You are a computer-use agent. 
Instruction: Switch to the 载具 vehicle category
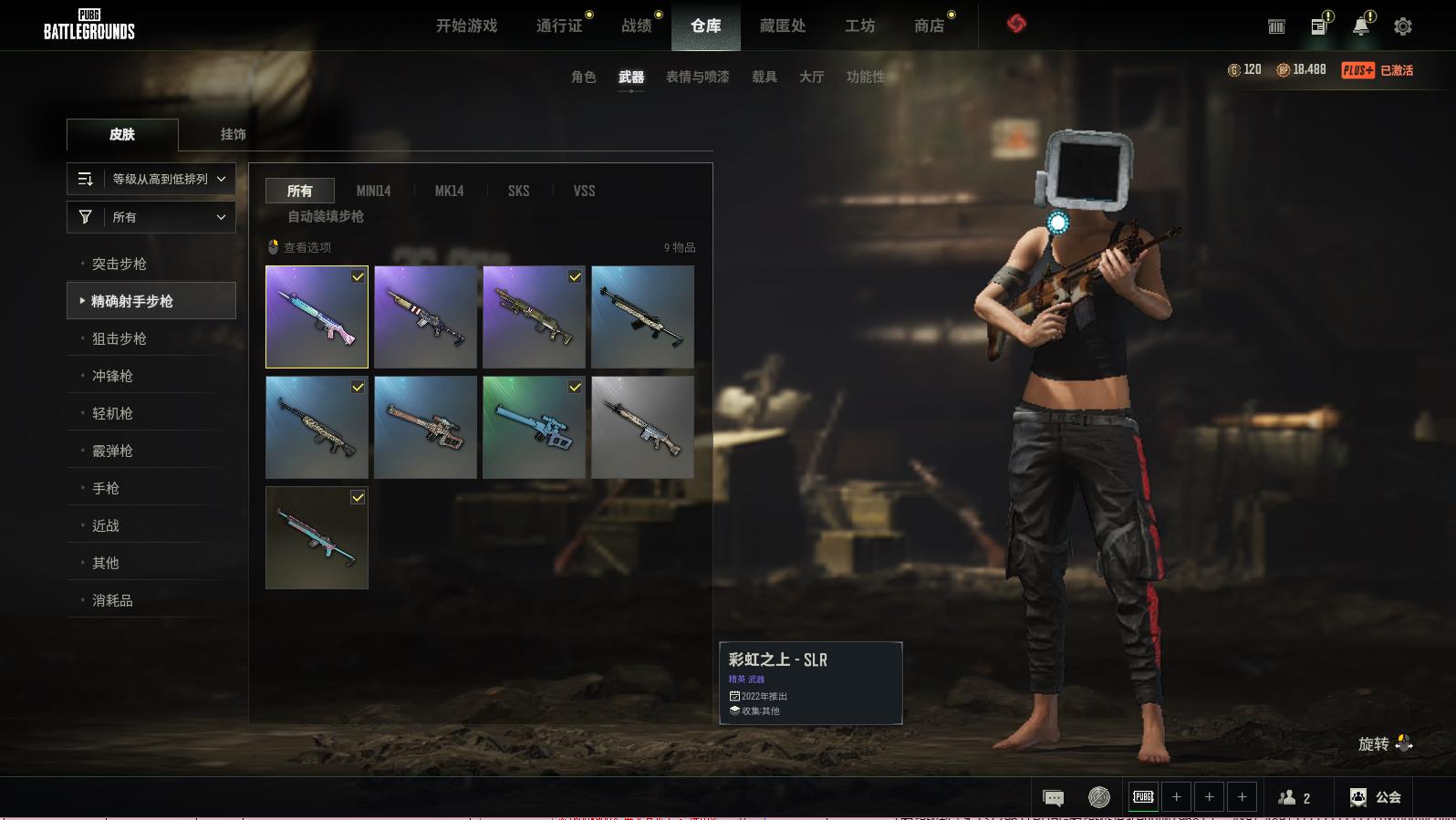[764, 77]
